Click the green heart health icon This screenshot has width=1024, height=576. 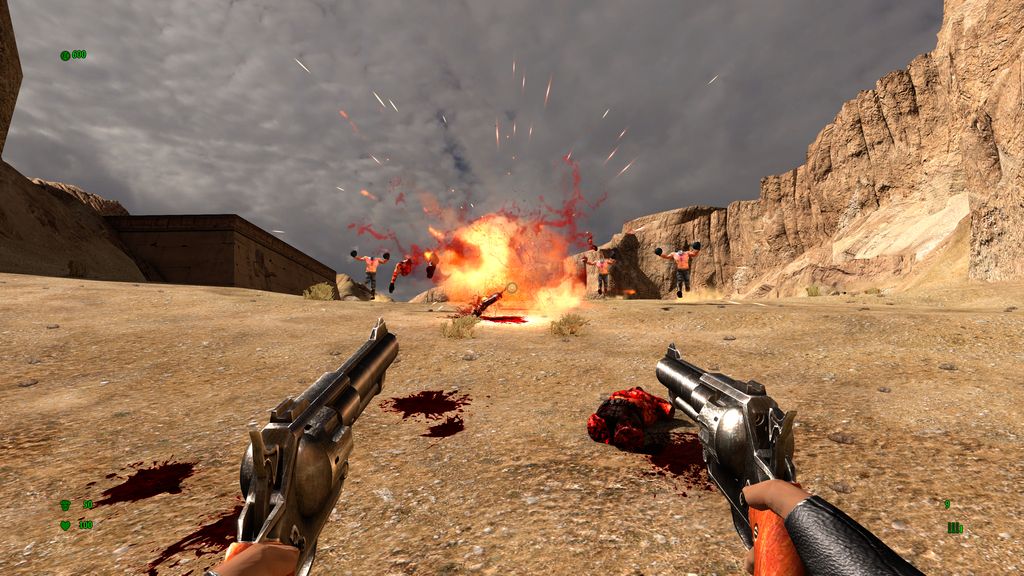click(x=65, y=524)
